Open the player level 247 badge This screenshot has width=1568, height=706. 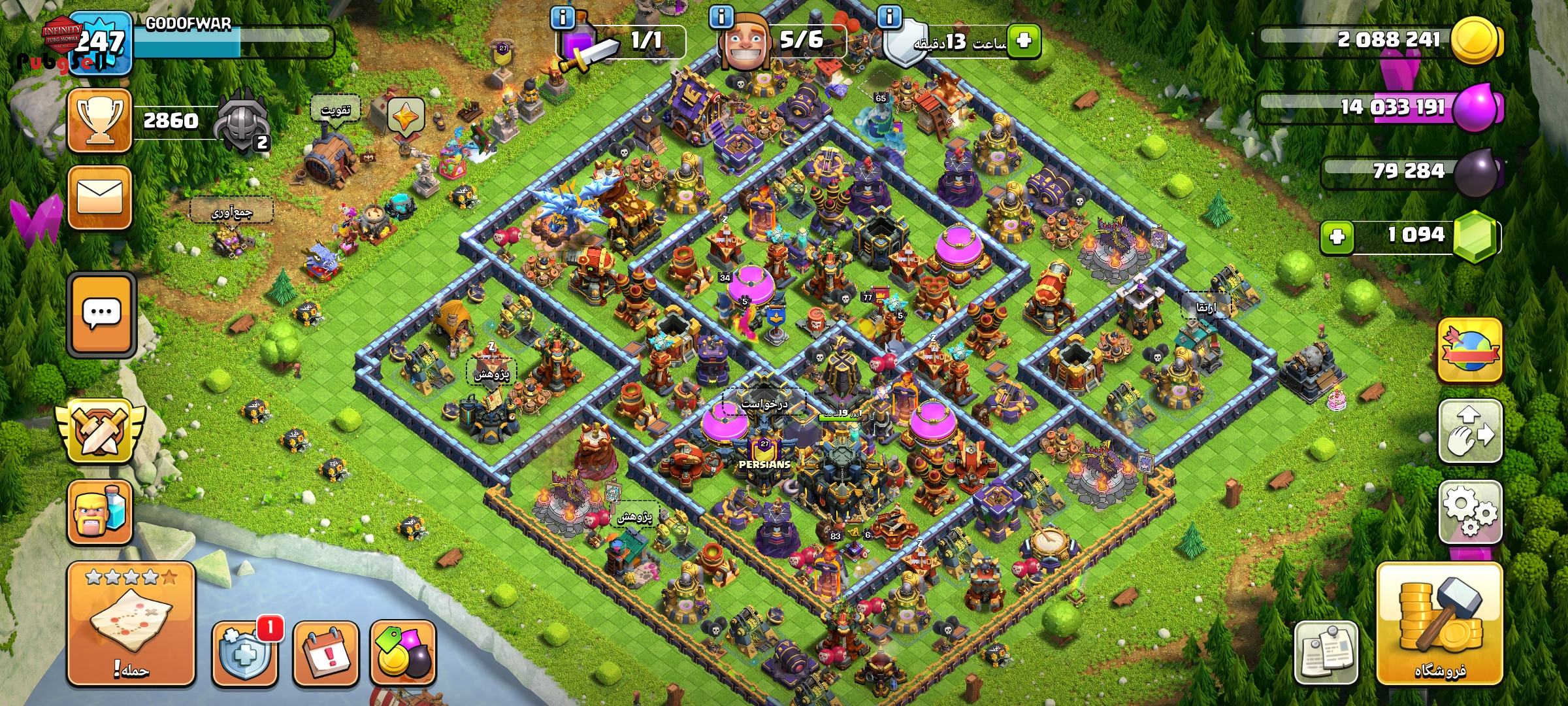(100, 43)
